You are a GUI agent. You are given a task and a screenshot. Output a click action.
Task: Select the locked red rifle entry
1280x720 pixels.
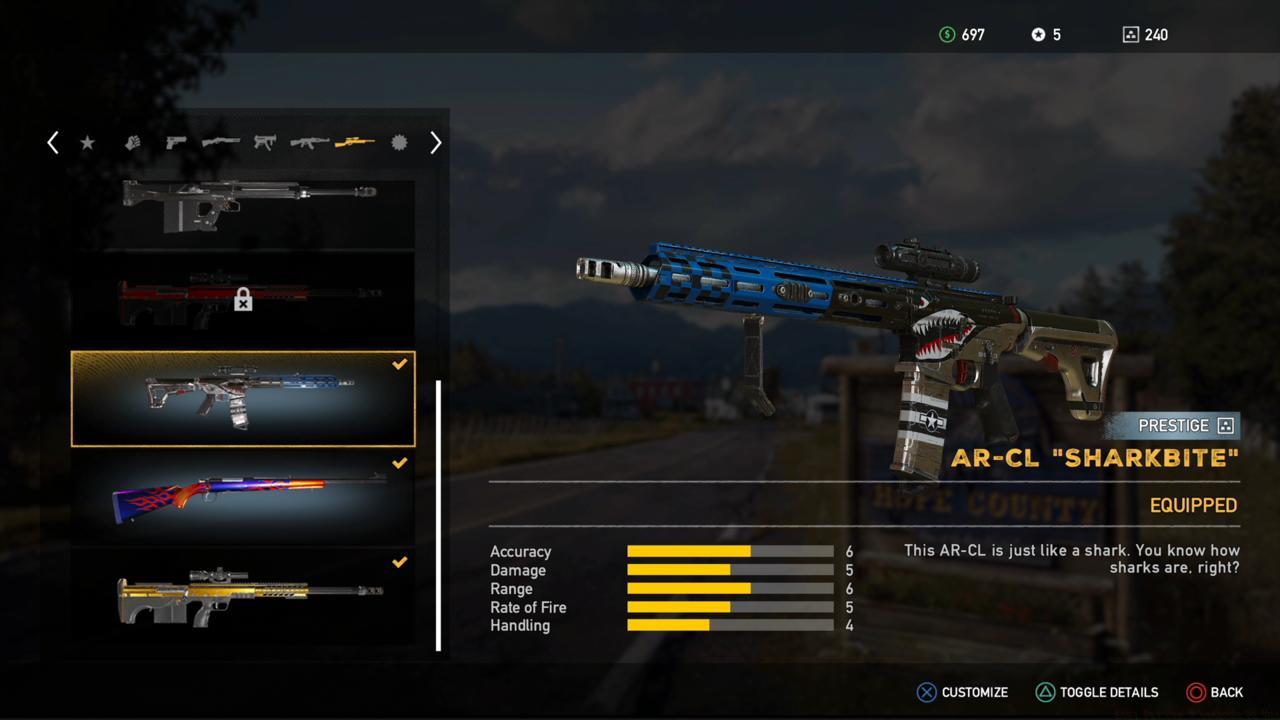(x=243, y=297)
